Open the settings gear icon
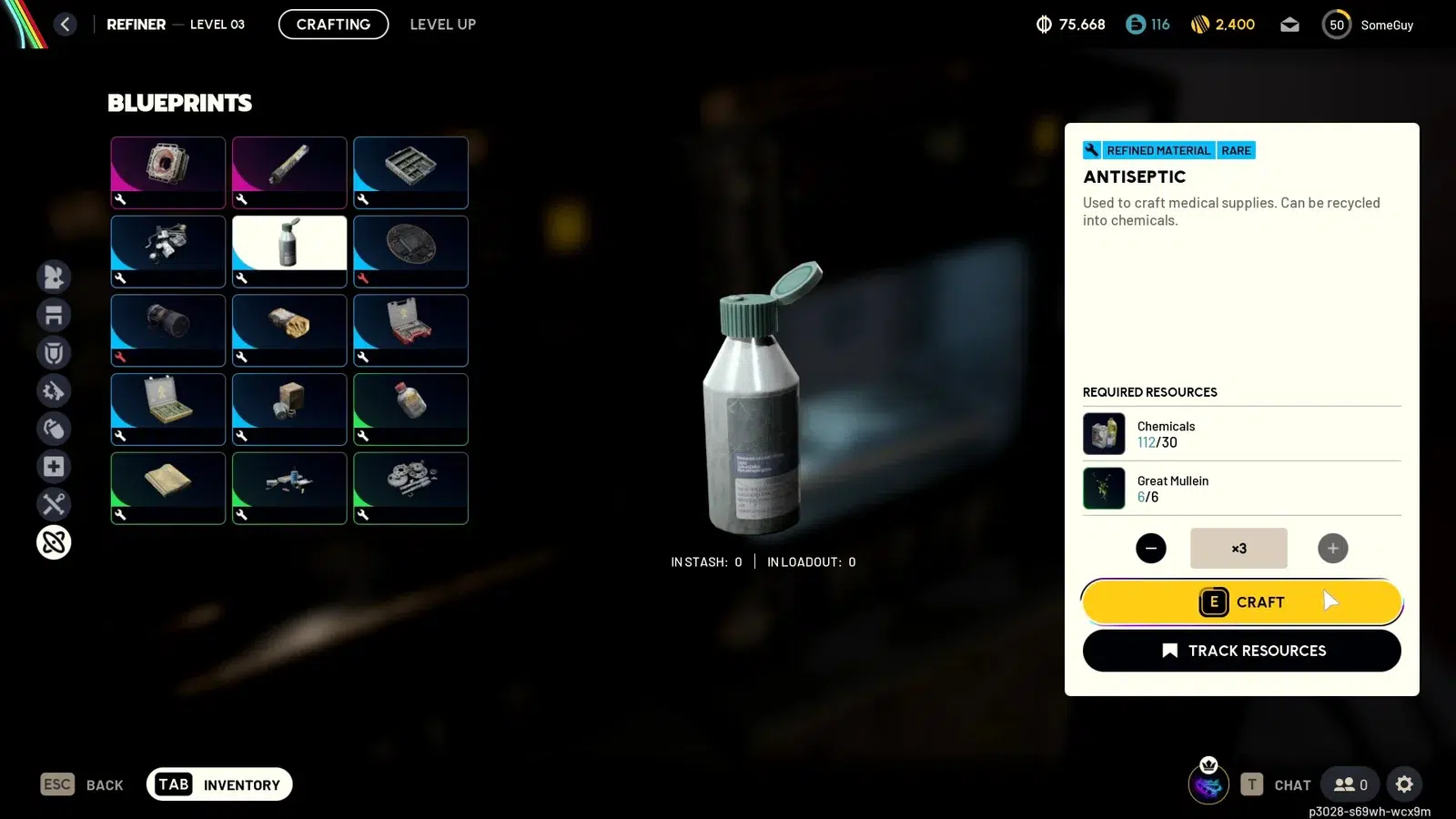1456x819 pixels. [x=1404, y=784]
